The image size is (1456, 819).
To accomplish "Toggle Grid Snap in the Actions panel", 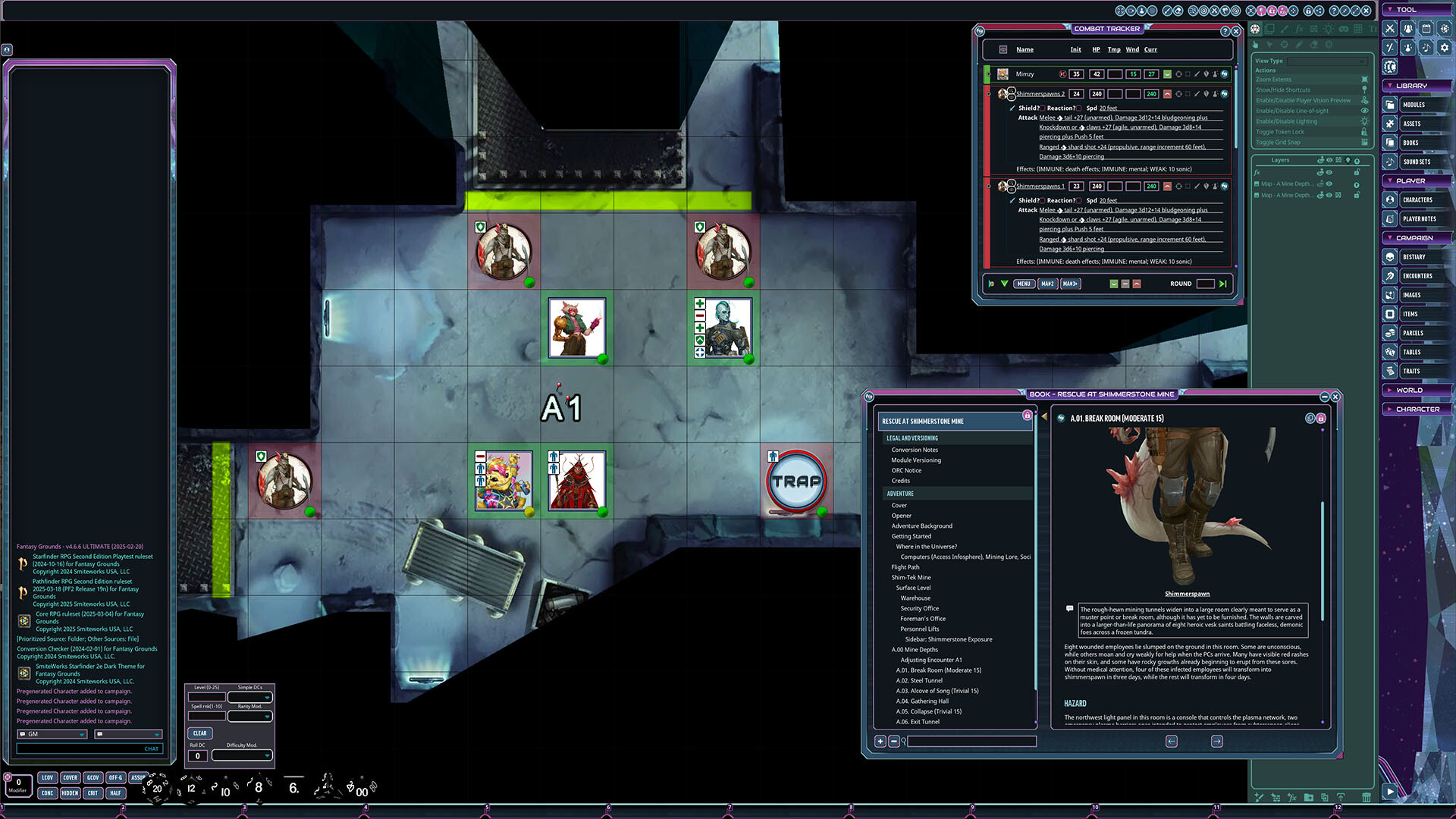I will 1363,142.
